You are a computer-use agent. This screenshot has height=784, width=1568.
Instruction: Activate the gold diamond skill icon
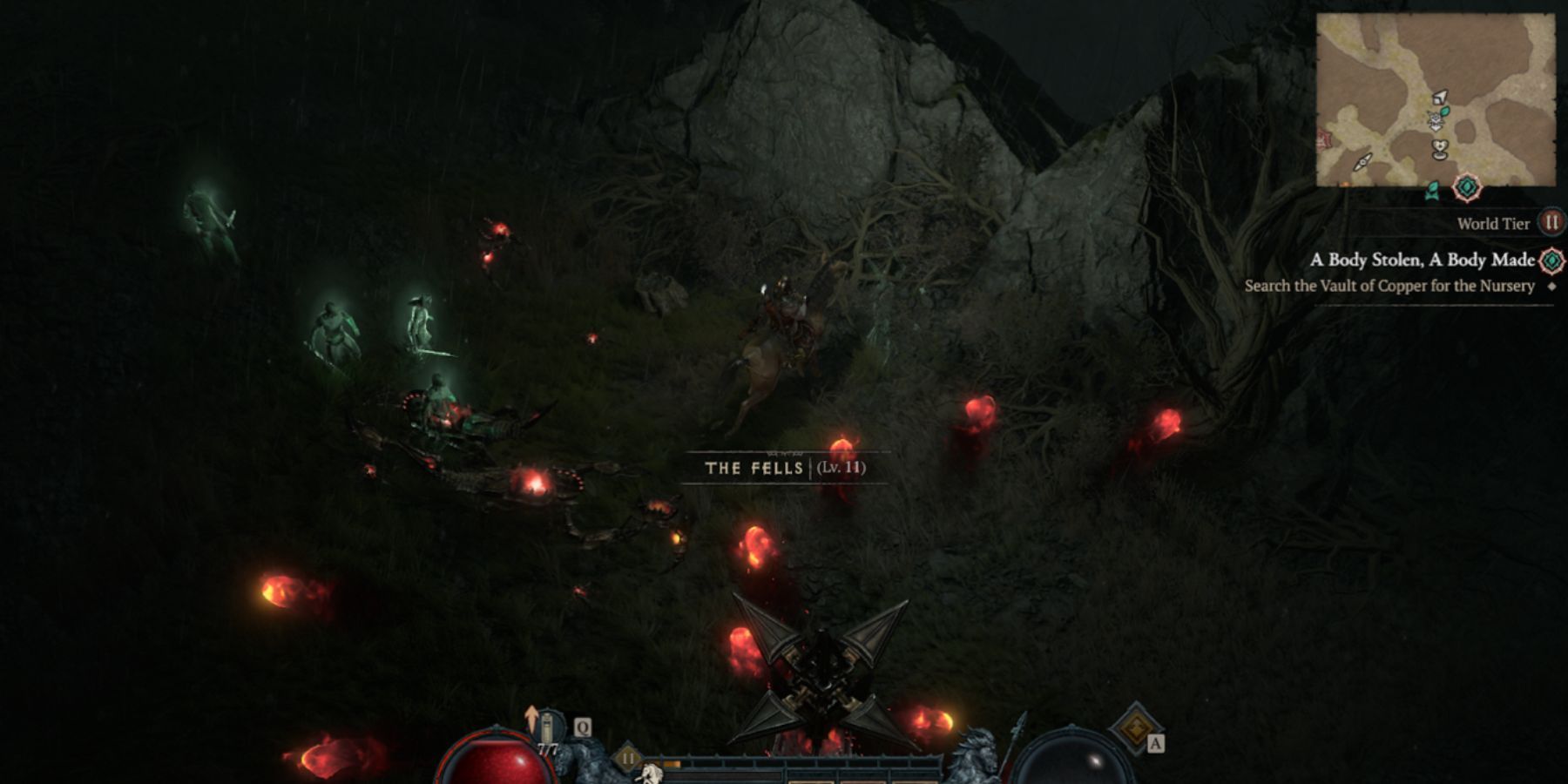tap(1135, 728)
